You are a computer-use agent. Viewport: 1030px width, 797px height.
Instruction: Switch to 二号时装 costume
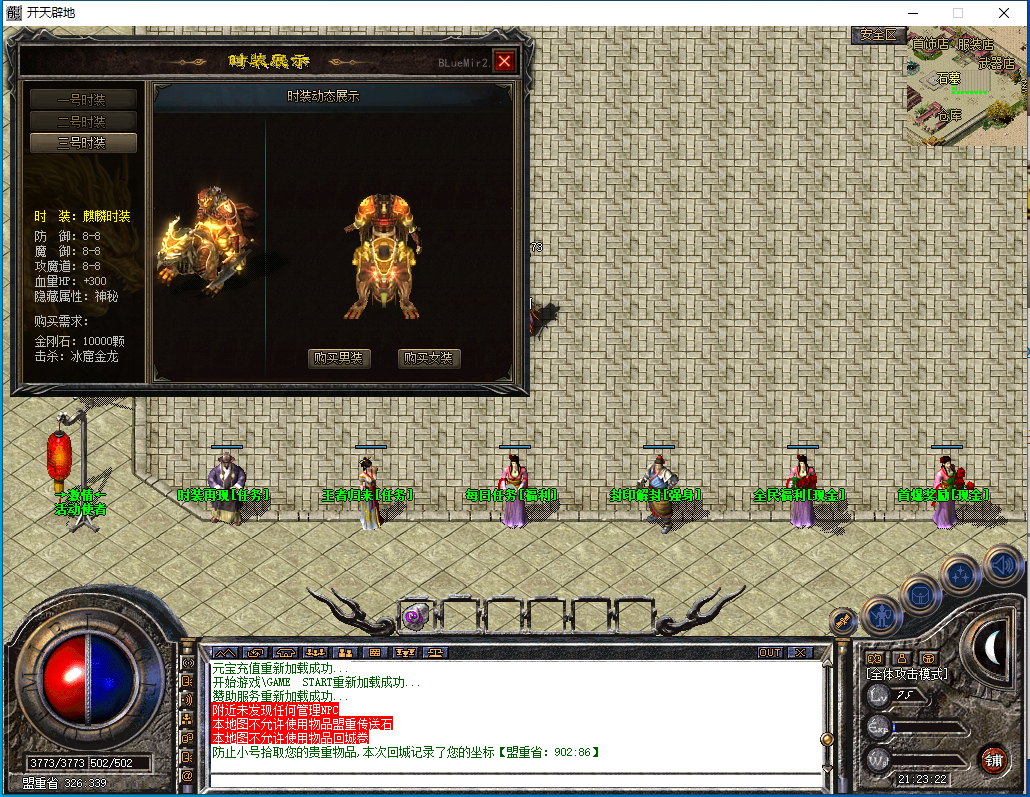(83, 121)
